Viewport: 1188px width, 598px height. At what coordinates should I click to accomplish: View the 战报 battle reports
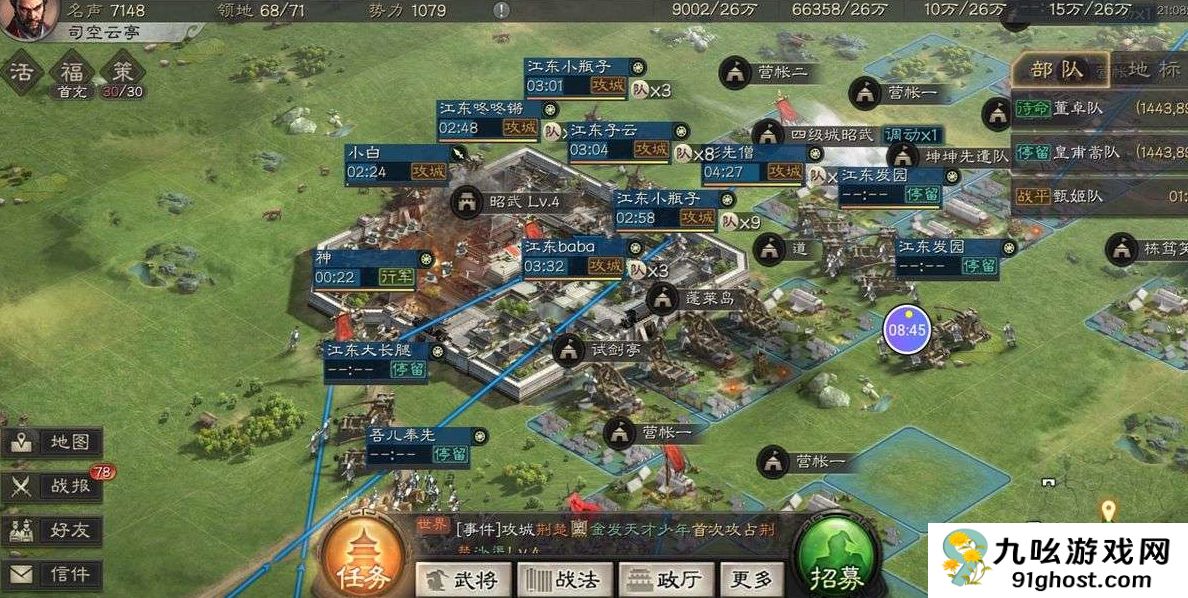tap(54, 486)
